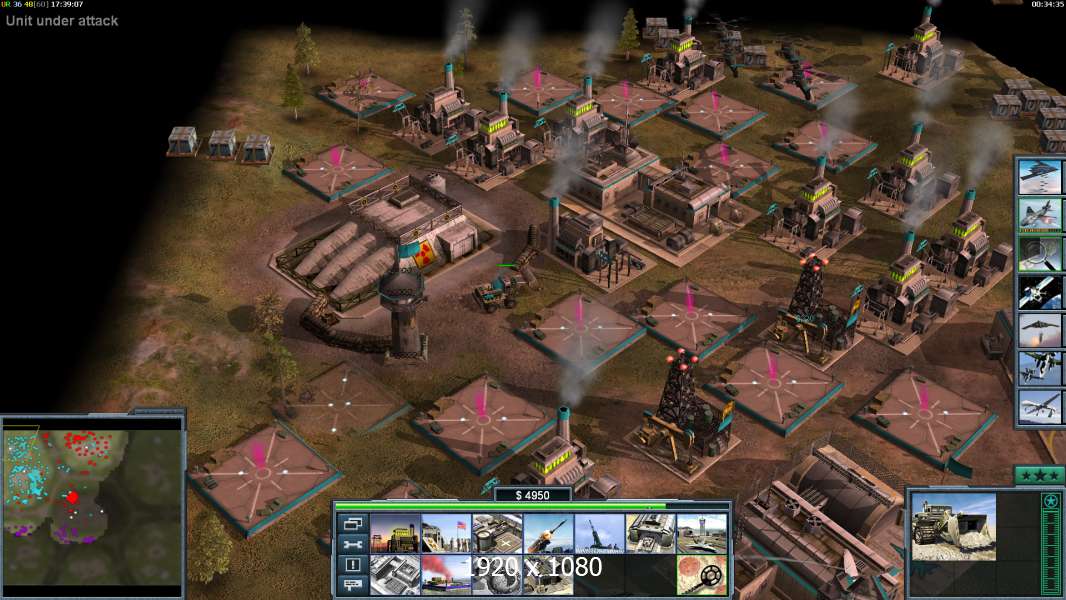The image size is (1066, 600).
Task: Activate the stealth bomber strike power
Action: [1039, 176]
